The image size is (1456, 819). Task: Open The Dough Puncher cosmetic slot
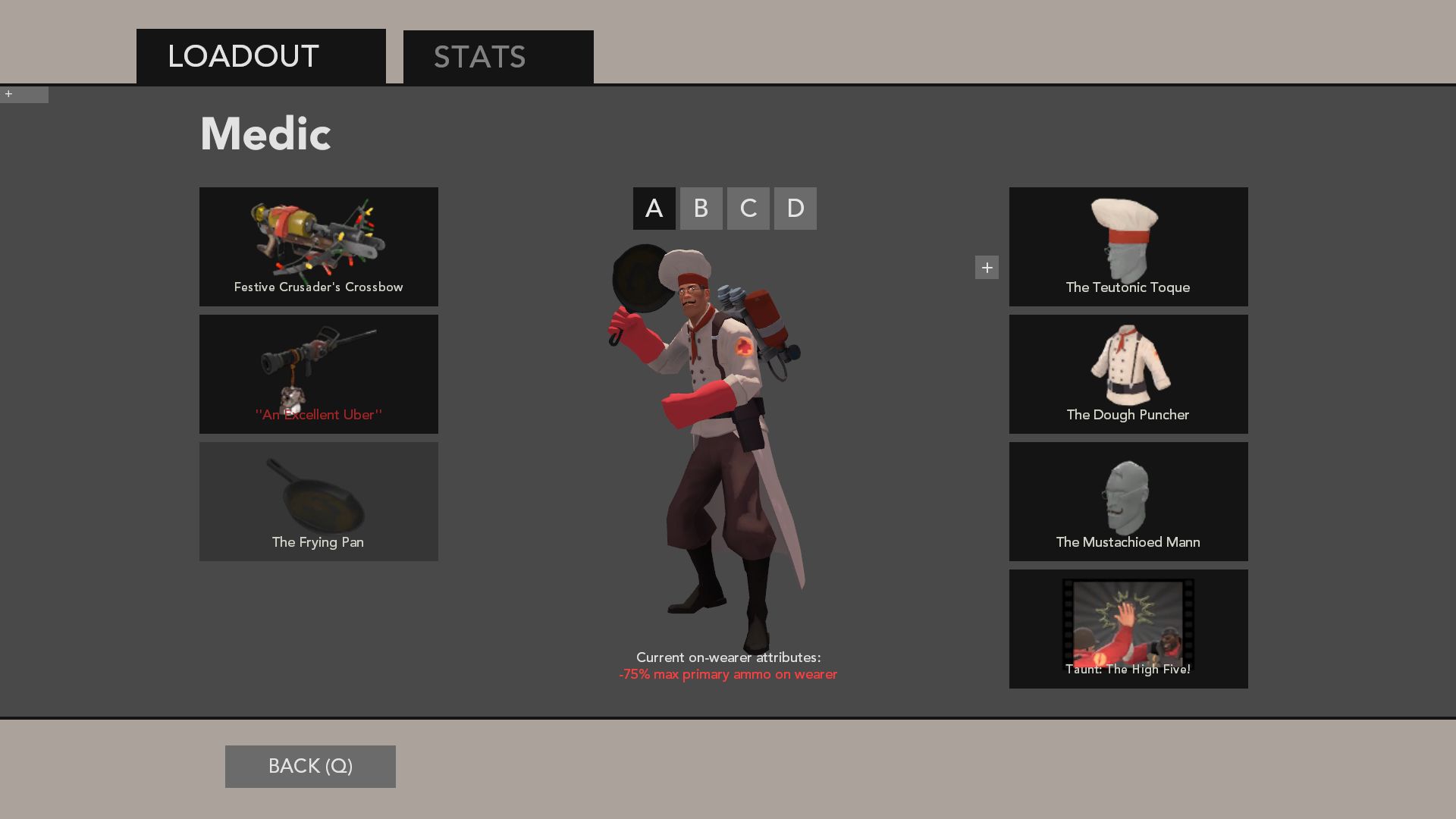point(1128,373)
